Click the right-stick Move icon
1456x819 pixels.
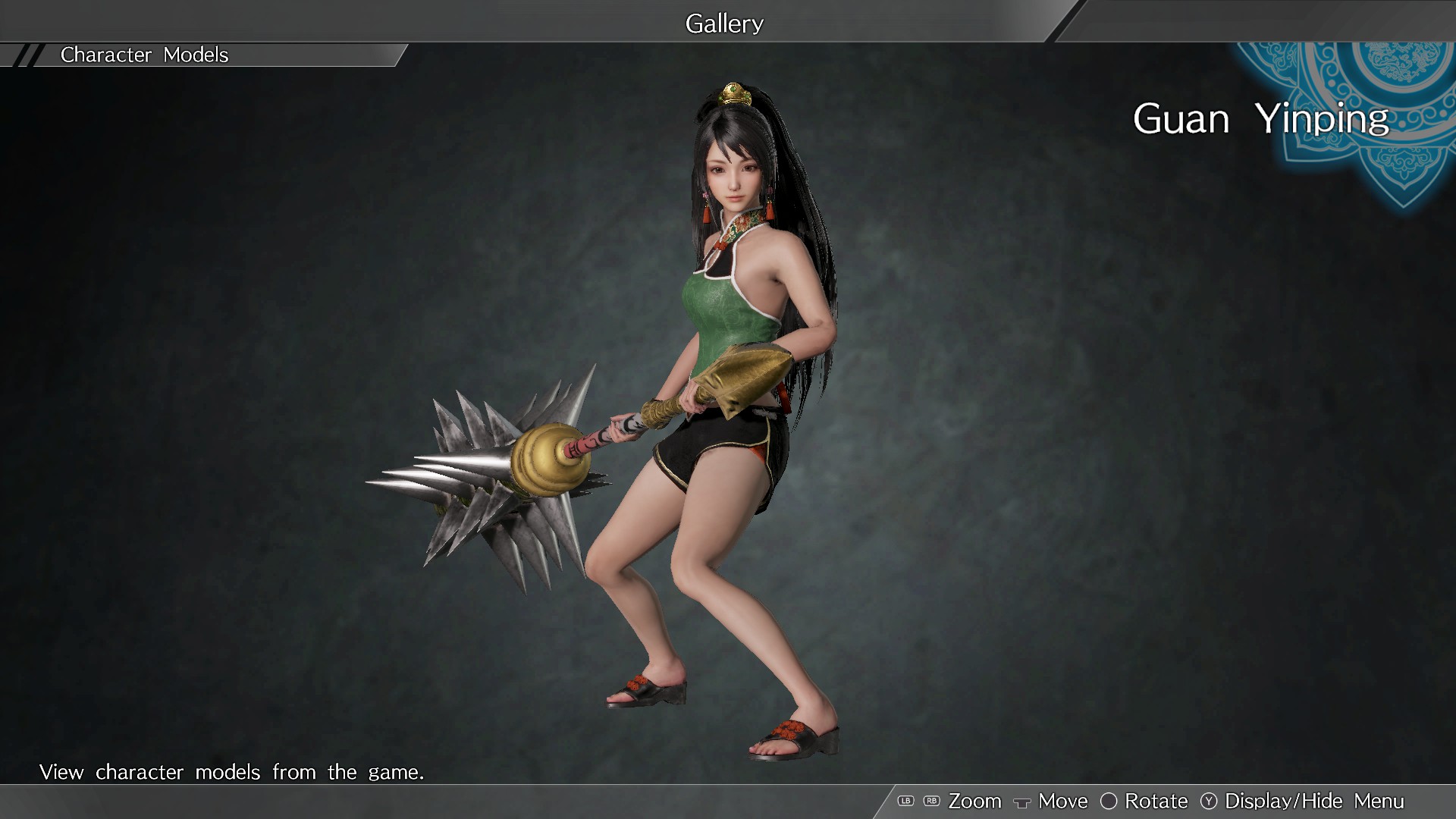tap(1024, 802)
